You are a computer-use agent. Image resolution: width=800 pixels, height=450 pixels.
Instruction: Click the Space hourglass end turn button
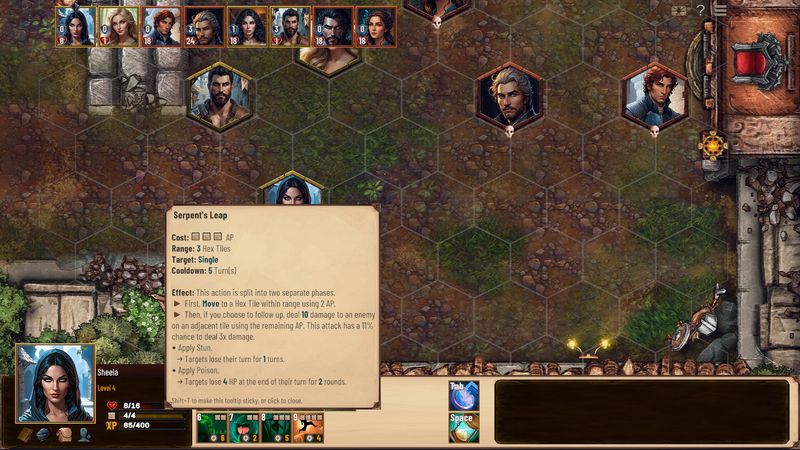tap(463, 427)
